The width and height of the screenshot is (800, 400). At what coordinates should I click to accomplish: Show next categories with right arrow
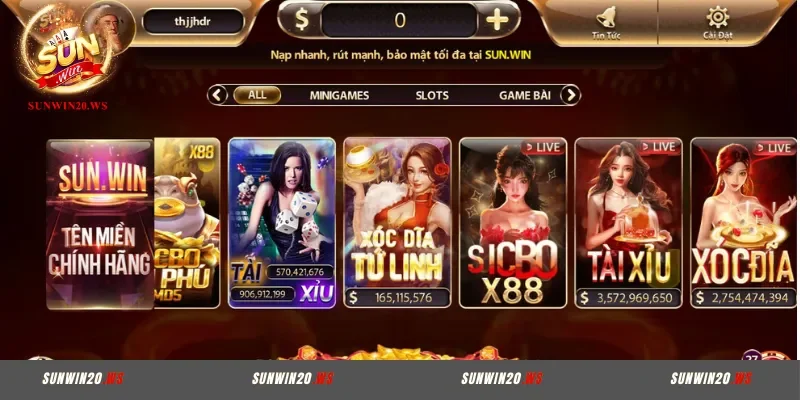click(x=570, y=95)
